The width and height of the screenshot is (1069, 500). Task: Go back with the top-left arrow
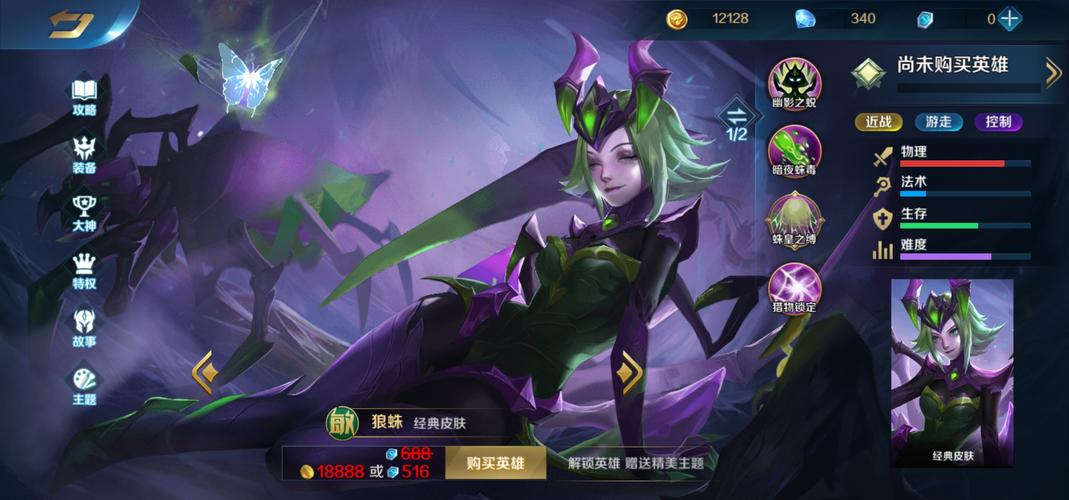pos(67,23)
